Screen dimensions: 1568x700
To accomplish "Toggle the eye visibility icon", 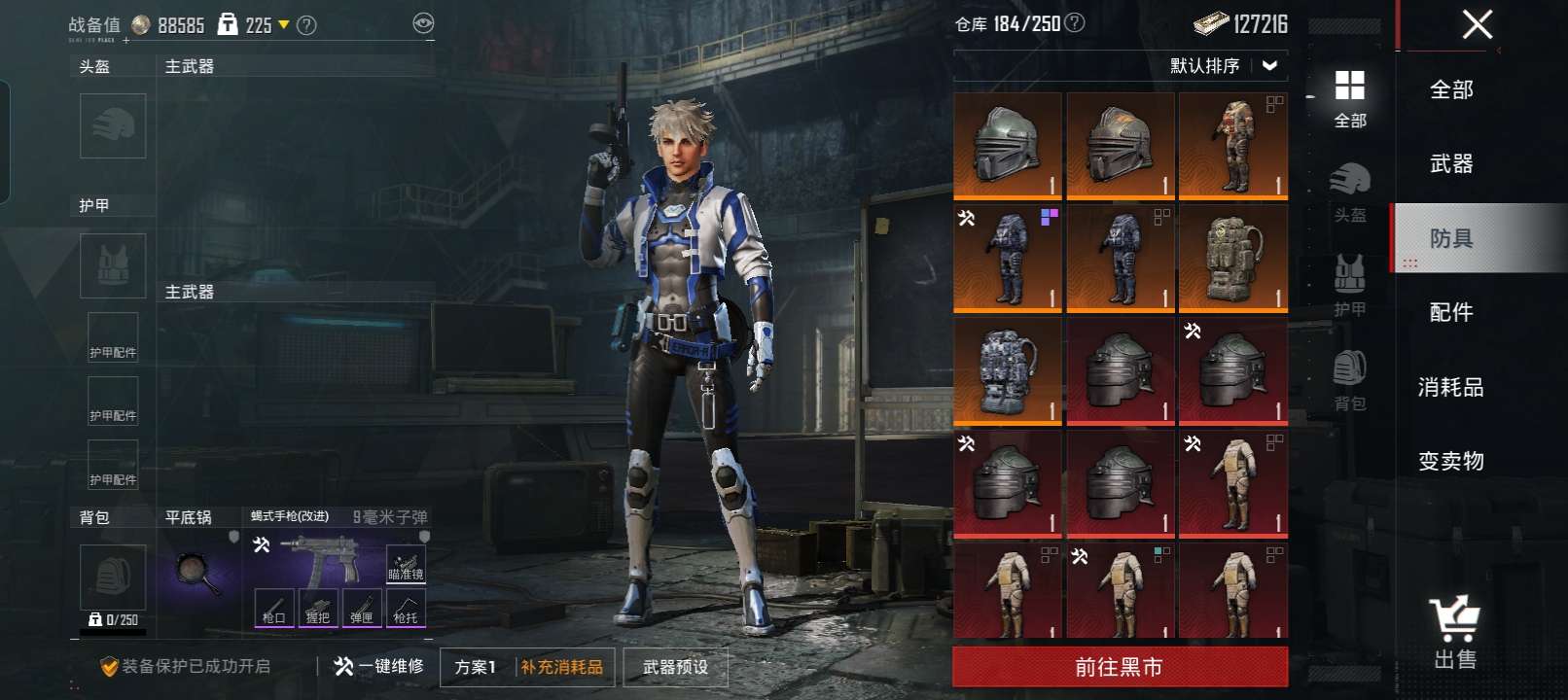I will coord(423,23).
